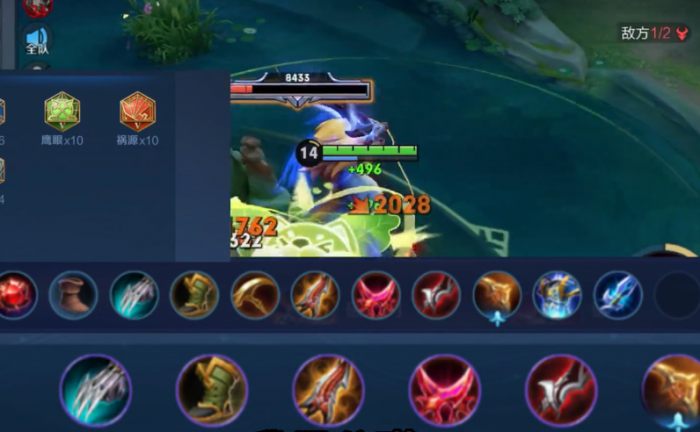Pick the golden crescent blade item

255,295
